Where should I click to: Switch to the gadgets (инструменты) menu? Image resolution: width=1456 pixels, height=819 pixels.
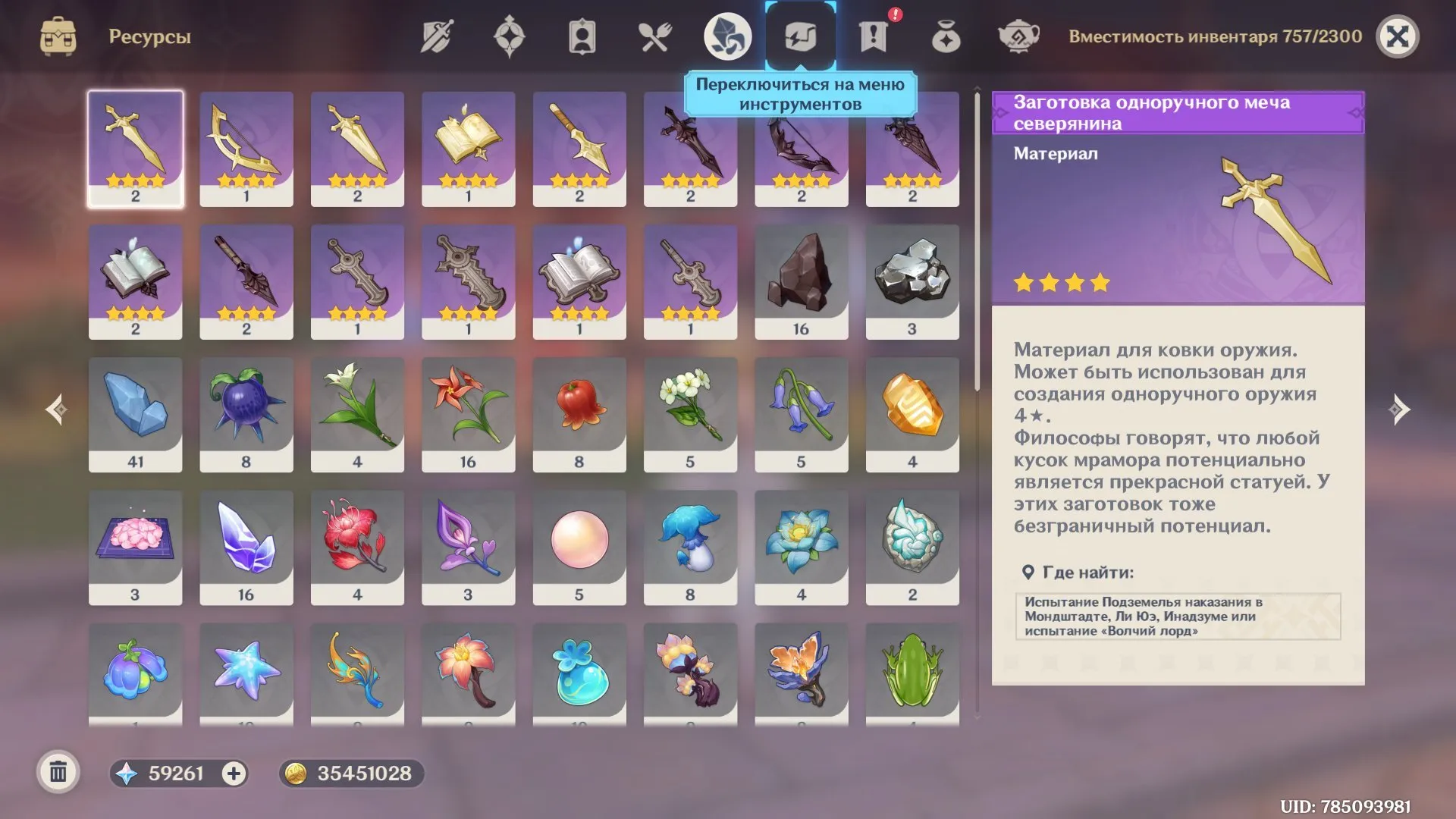coord(801,34)
